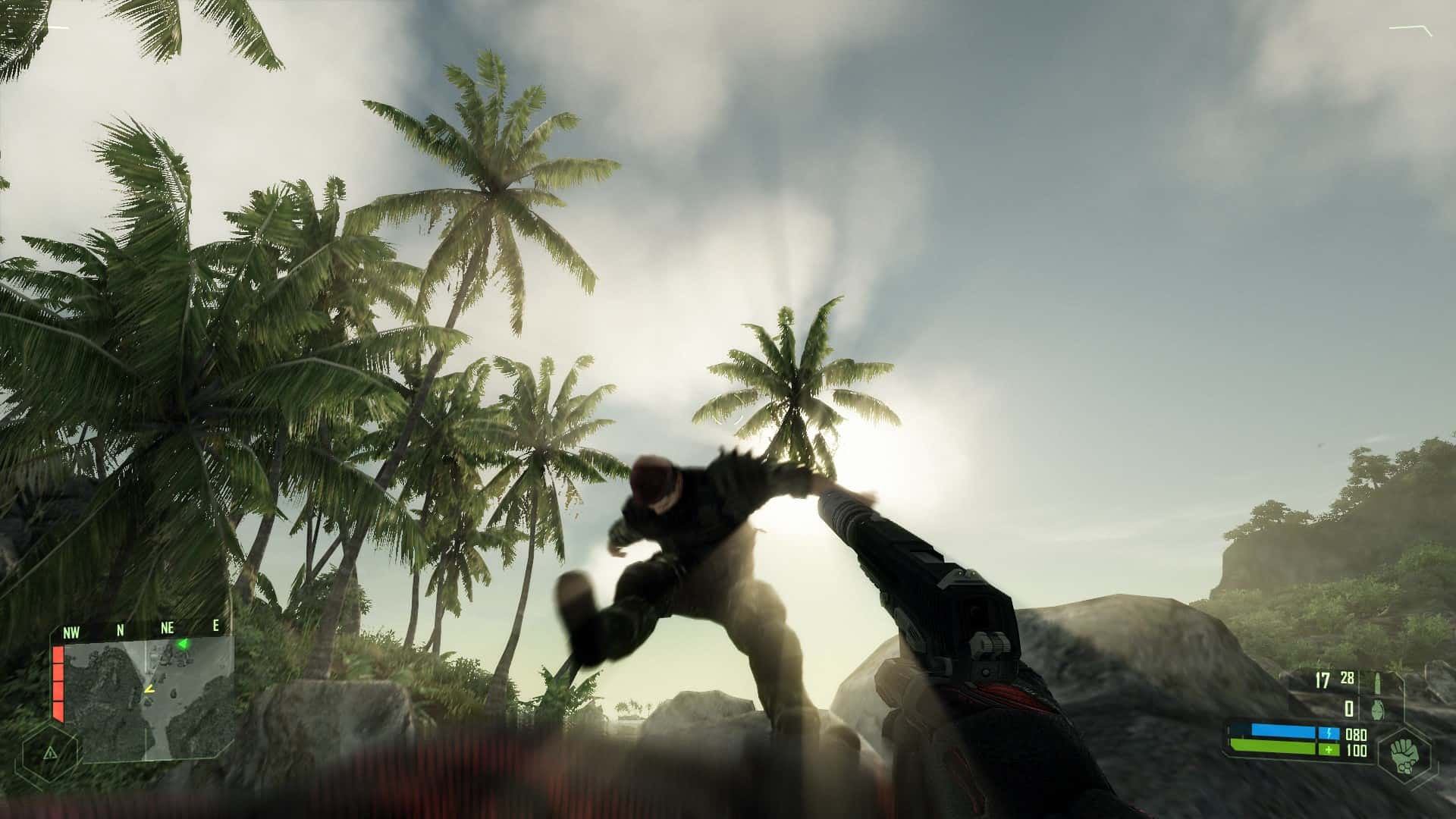Select the grenade icon in ammo display
The width and height of the screenshot is (1456, 819).
point(1377,709)
